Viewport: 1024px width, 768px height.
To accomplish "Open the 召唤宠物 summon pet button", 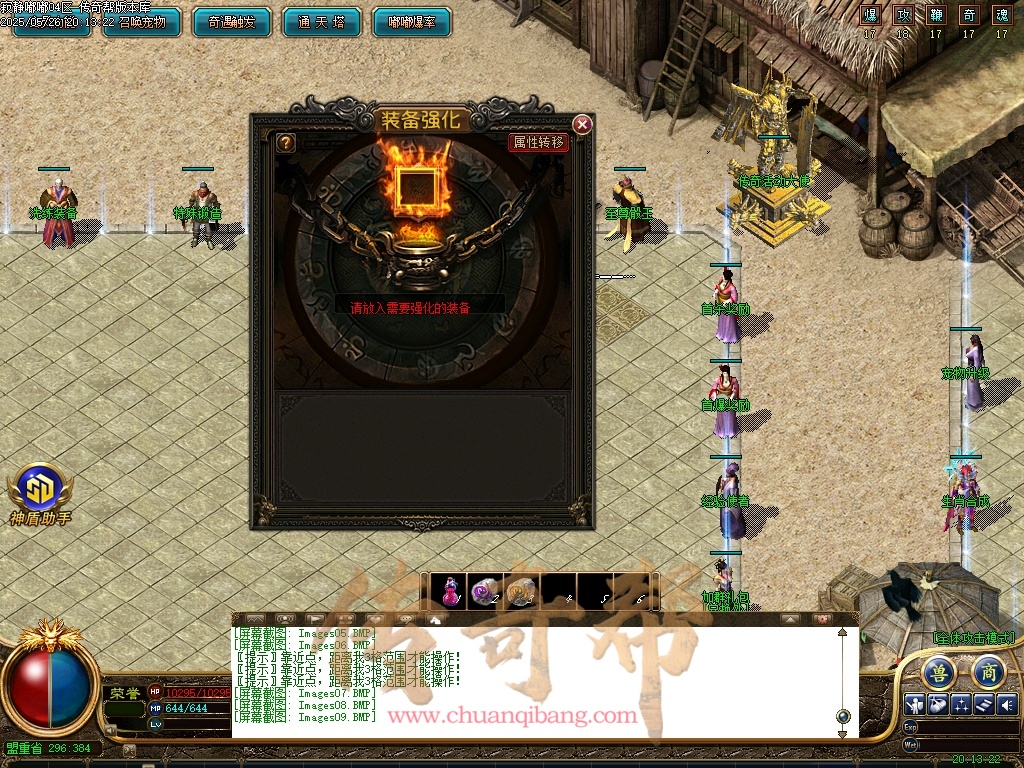I will pyautogui.click(x=140, y=21).
